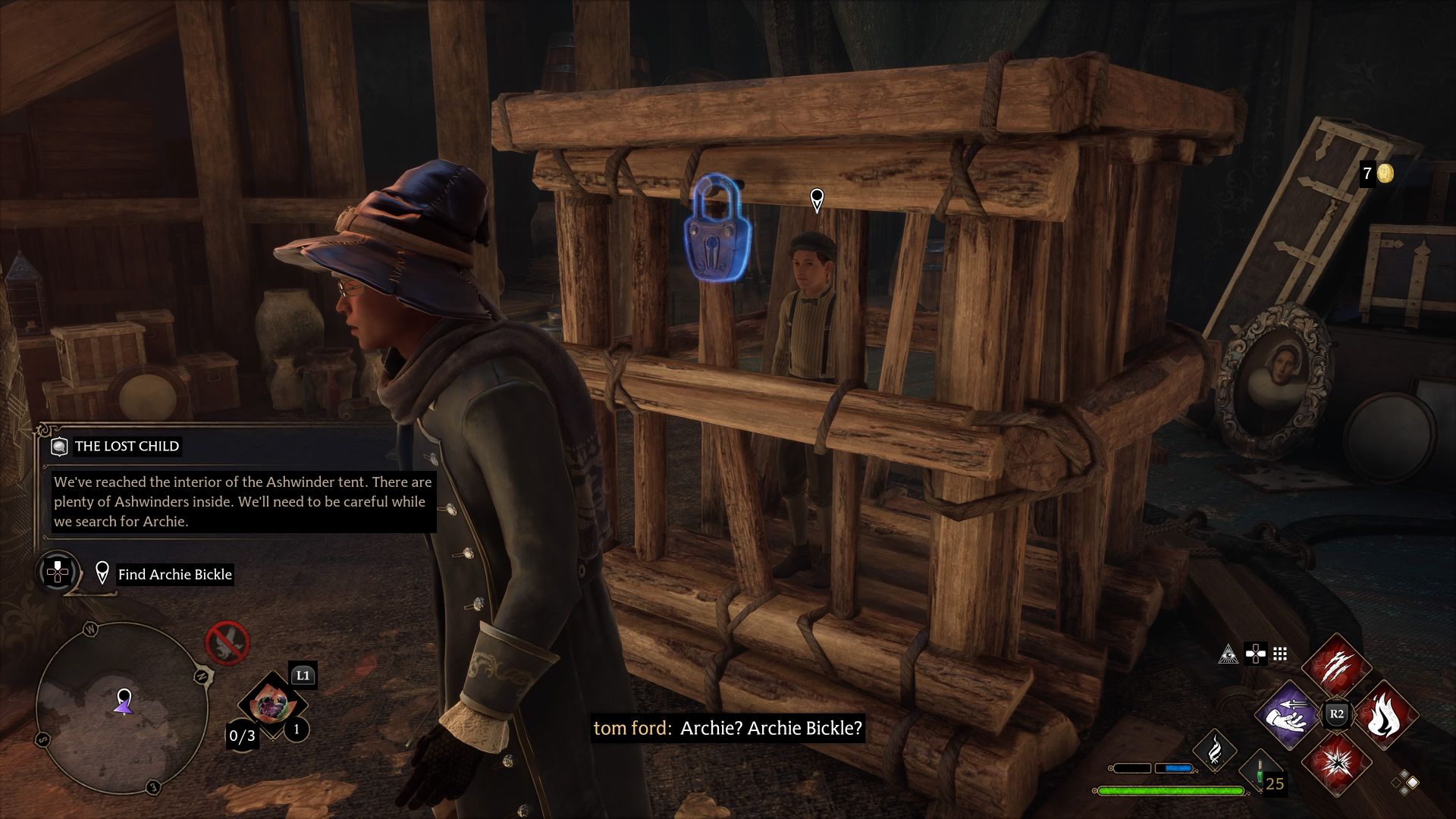Click the player marker on the minimap
1456x819 pixels.
(x=124, y=701)
